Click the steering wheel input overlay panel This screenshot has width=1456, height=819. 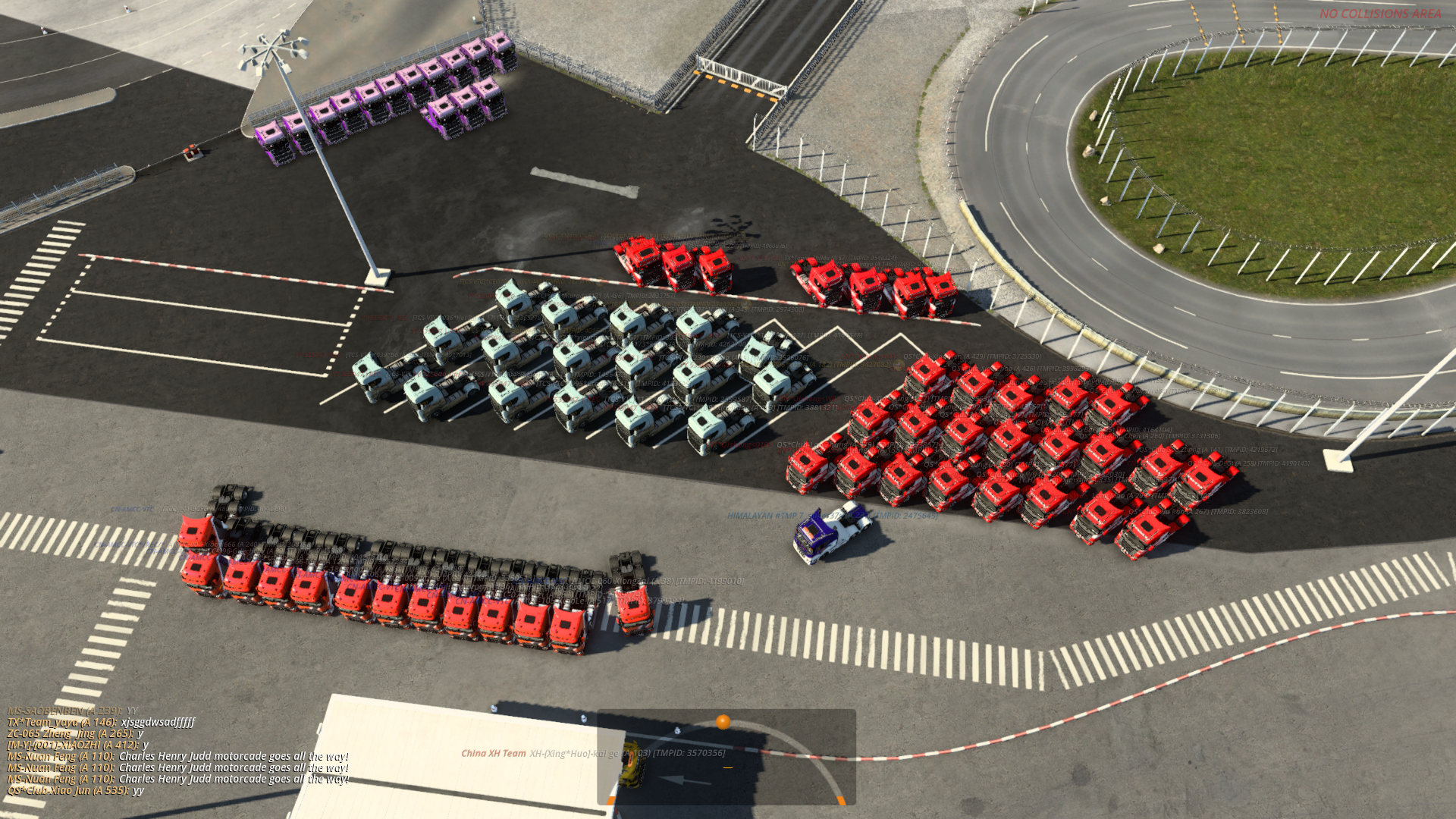pos(726,757)
